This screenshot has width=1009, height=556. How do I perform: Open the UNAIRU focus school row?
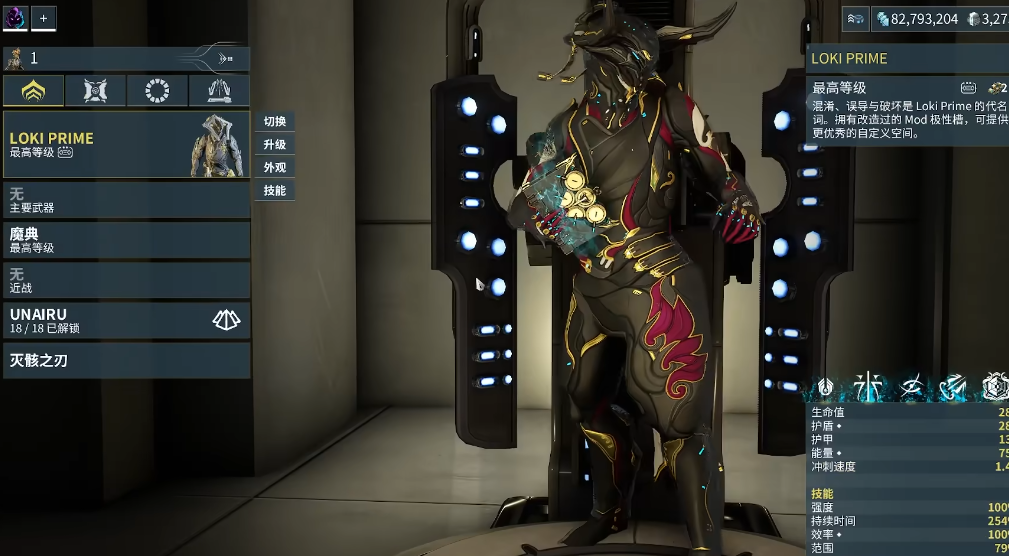pyautogui.click(x=125, y=320)
